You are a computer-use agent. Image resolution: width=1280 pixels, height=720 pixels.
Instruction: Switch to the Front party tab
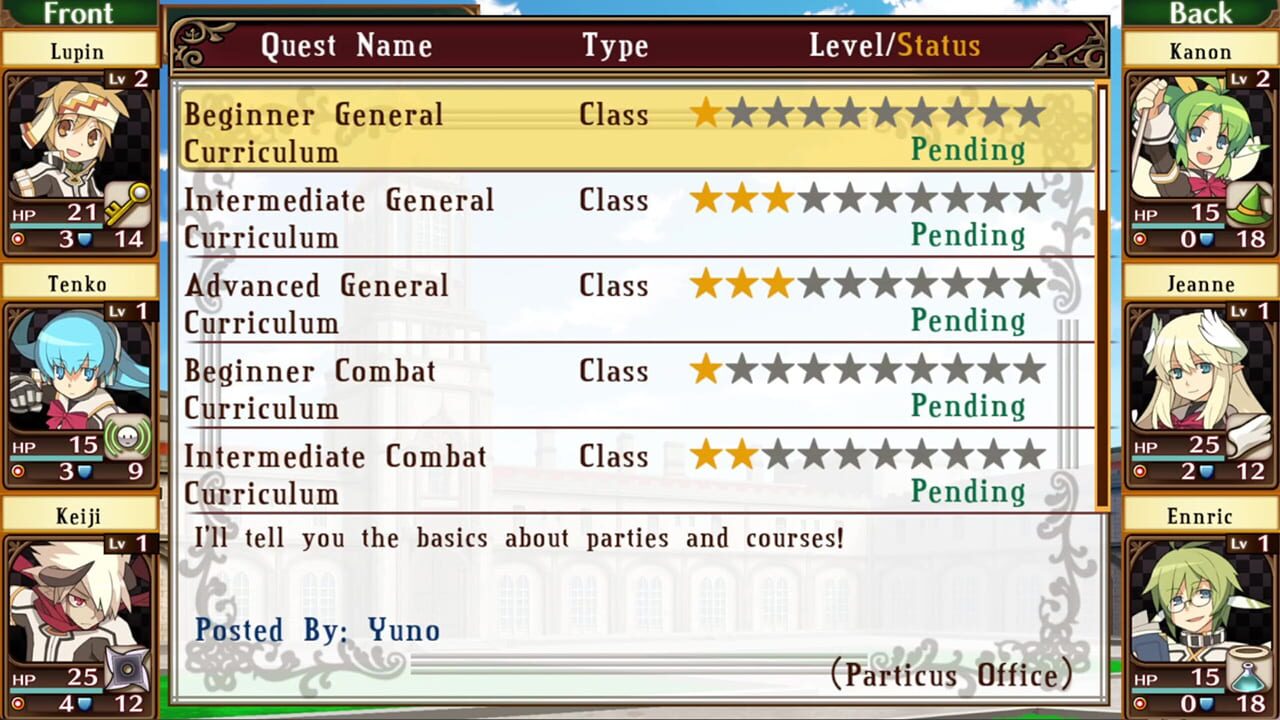pos(78,13)
